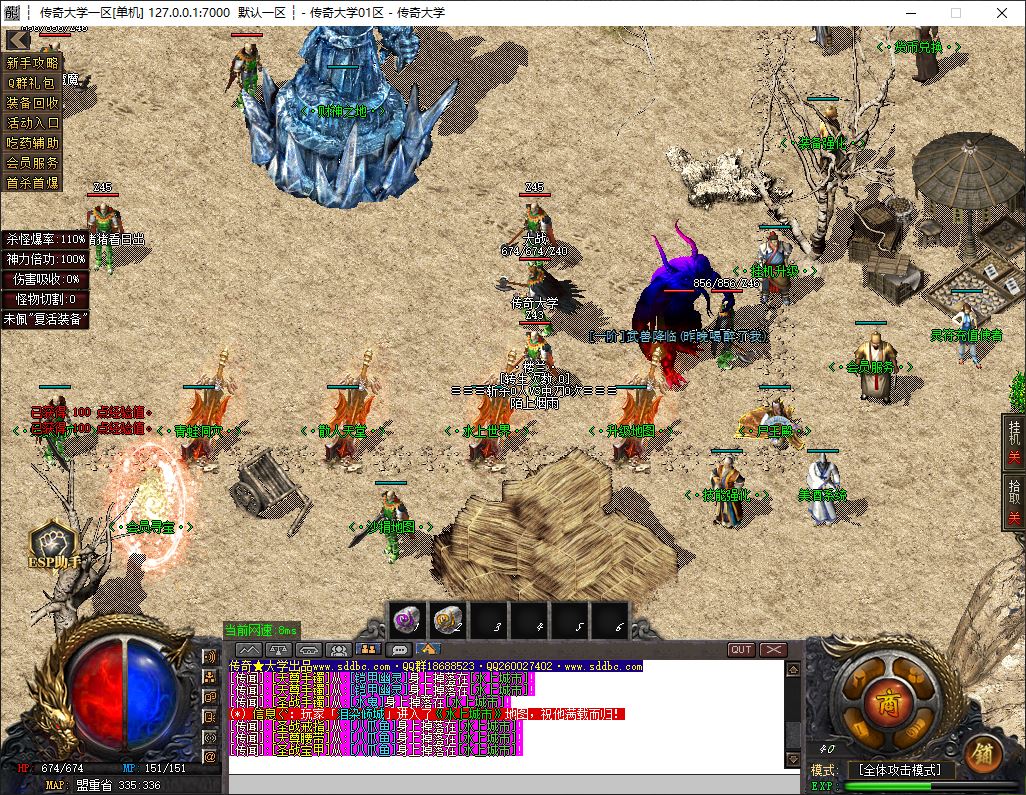
Task: Click the QUT button above chat
Action: 741,650
